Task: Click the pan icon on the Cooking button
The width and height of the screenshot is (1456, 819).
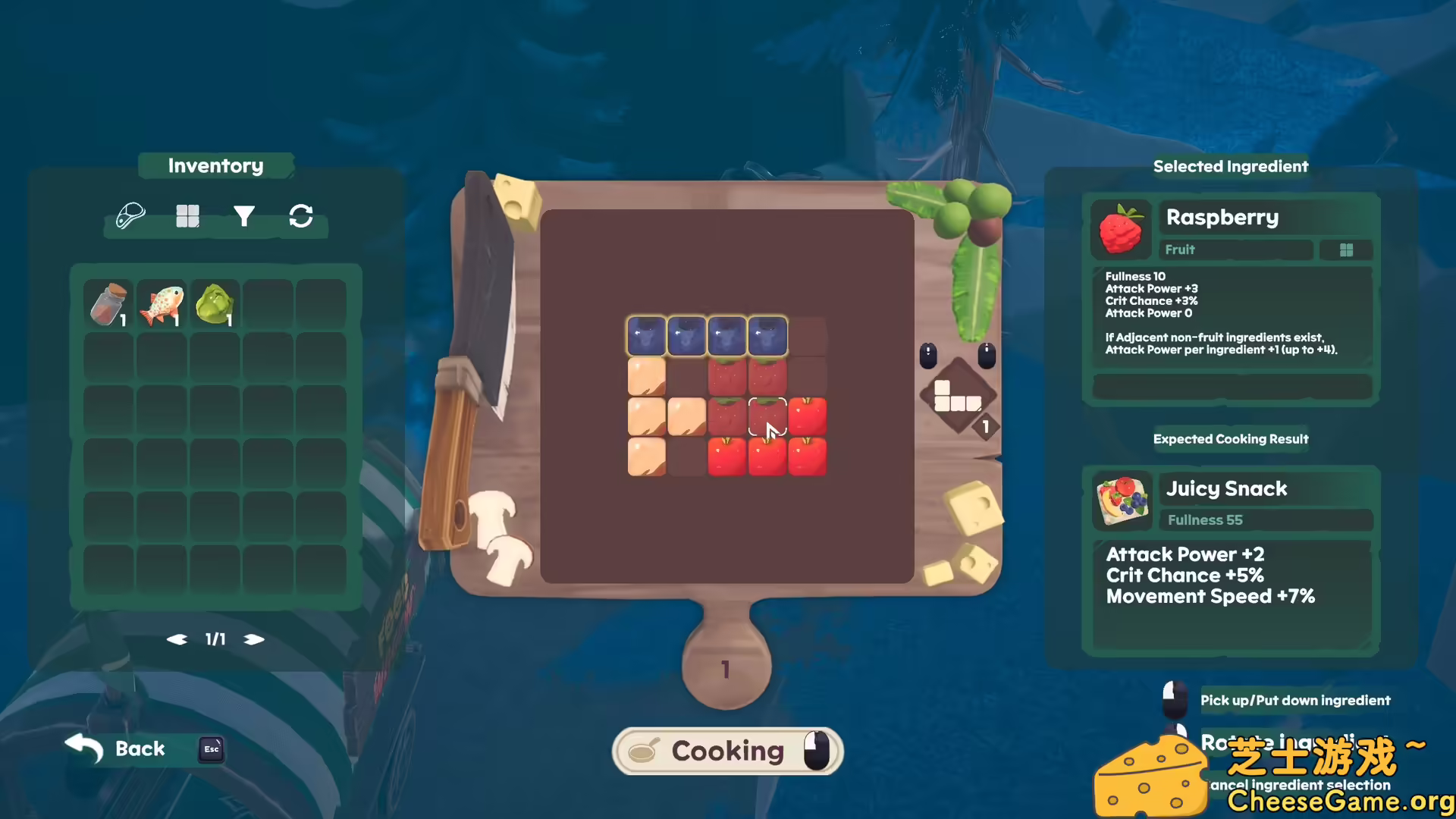Action: 644,751
